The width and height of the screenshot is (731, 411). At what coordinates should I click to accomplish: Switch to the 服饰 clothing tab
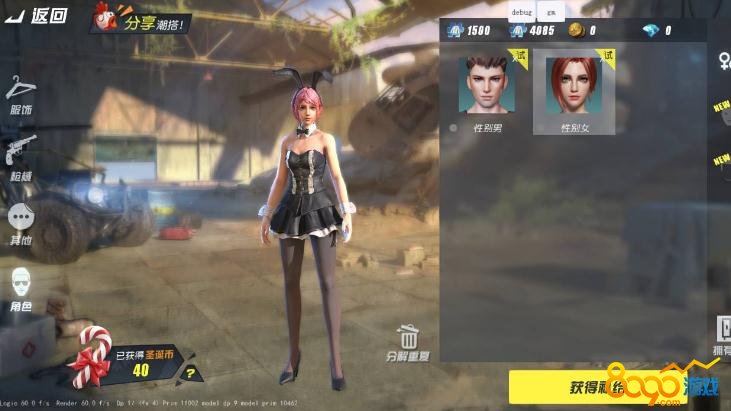(20, 94)
